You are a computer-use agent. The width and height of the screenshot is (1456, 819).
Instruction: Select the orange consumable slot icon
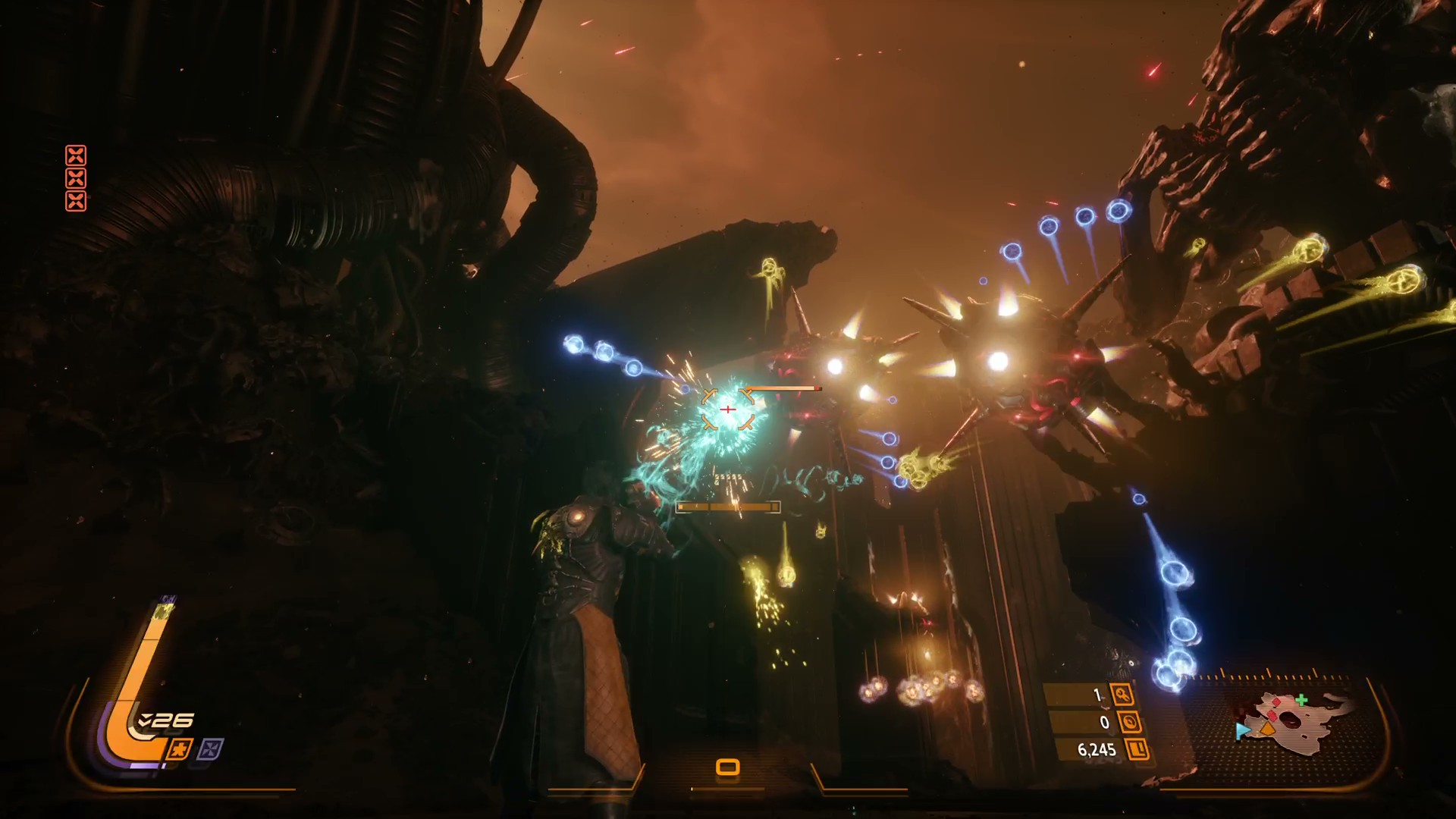(x=727, y=767)
